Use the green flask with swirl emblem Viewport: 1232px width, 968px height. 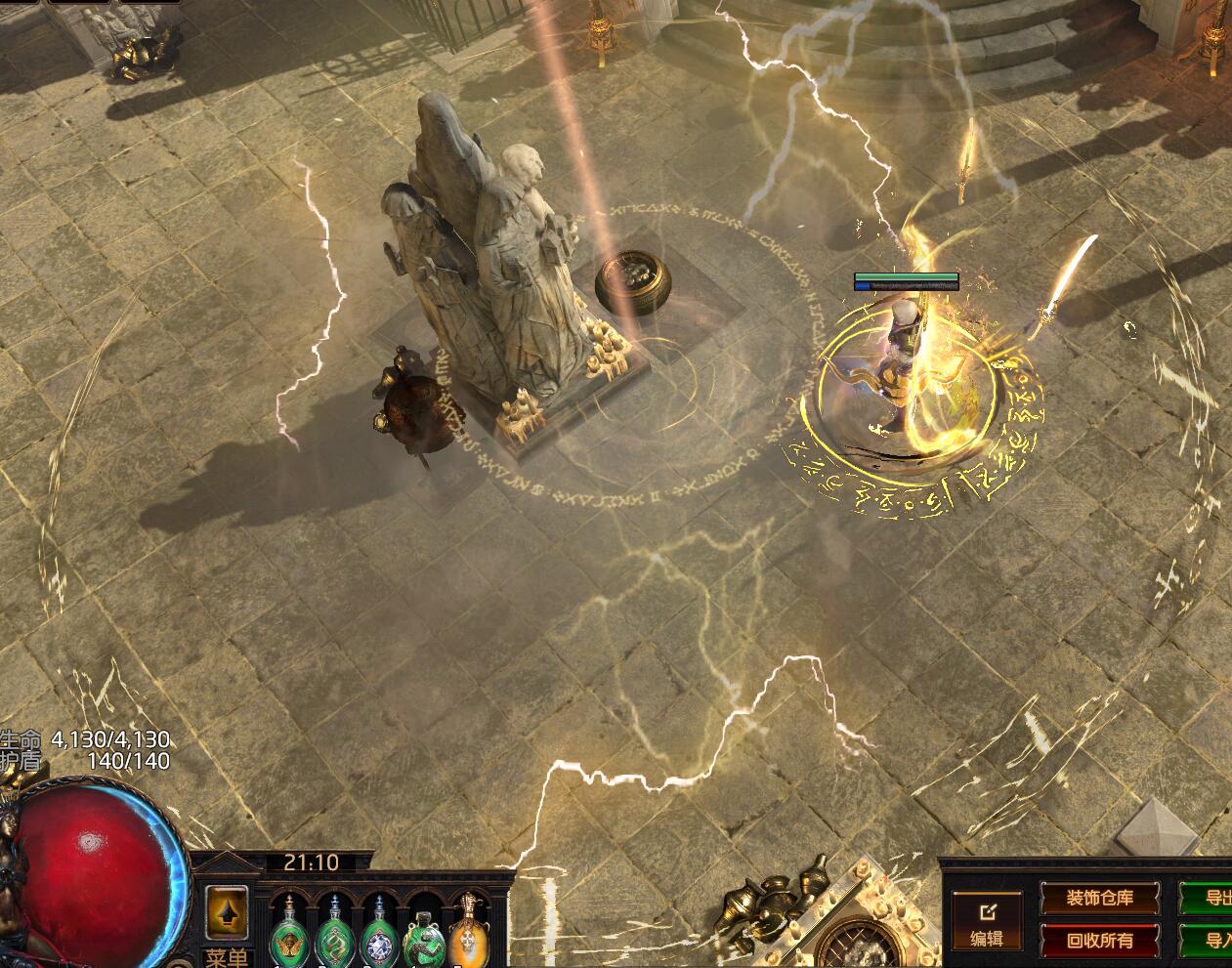(x=334, y=934)
